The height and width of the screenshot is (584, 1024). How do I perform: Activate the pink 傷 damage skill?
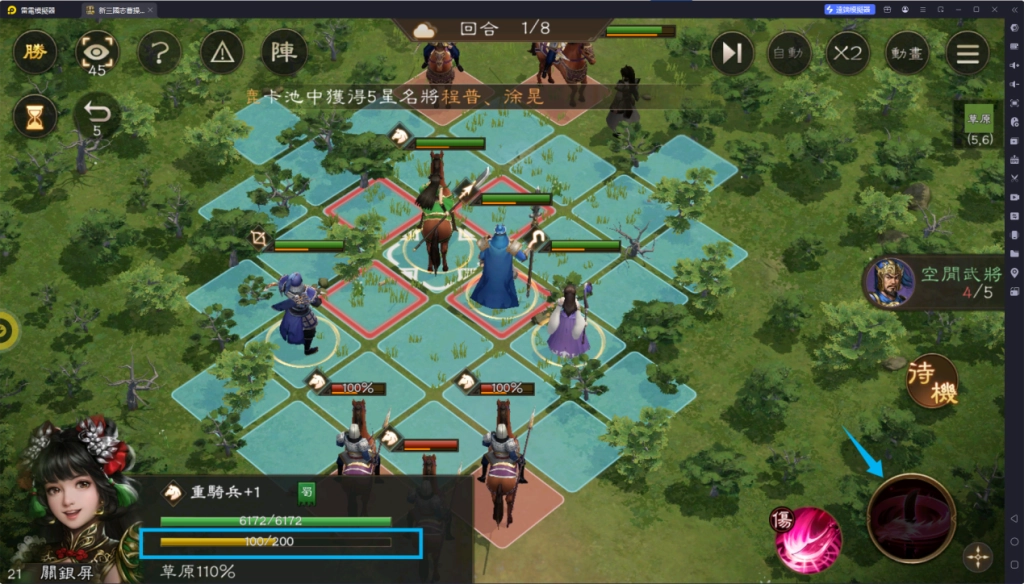tap(808, 540)
